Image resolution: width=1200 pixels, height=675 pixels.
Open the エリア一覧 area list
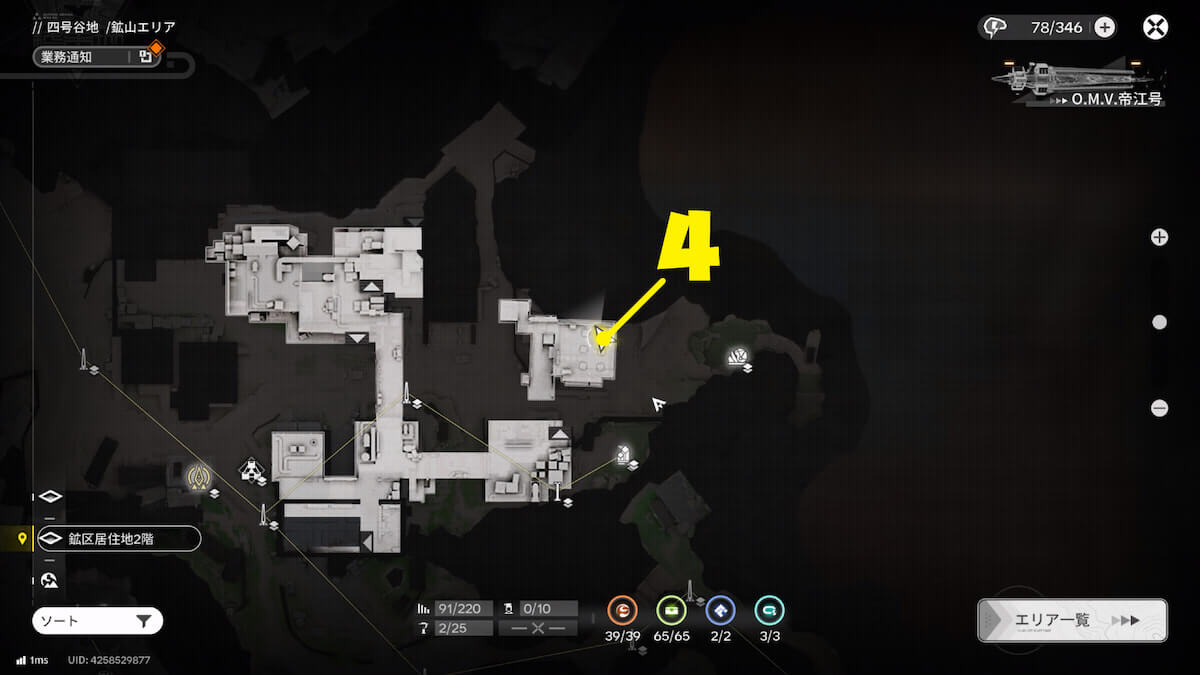click(1072, 620)
